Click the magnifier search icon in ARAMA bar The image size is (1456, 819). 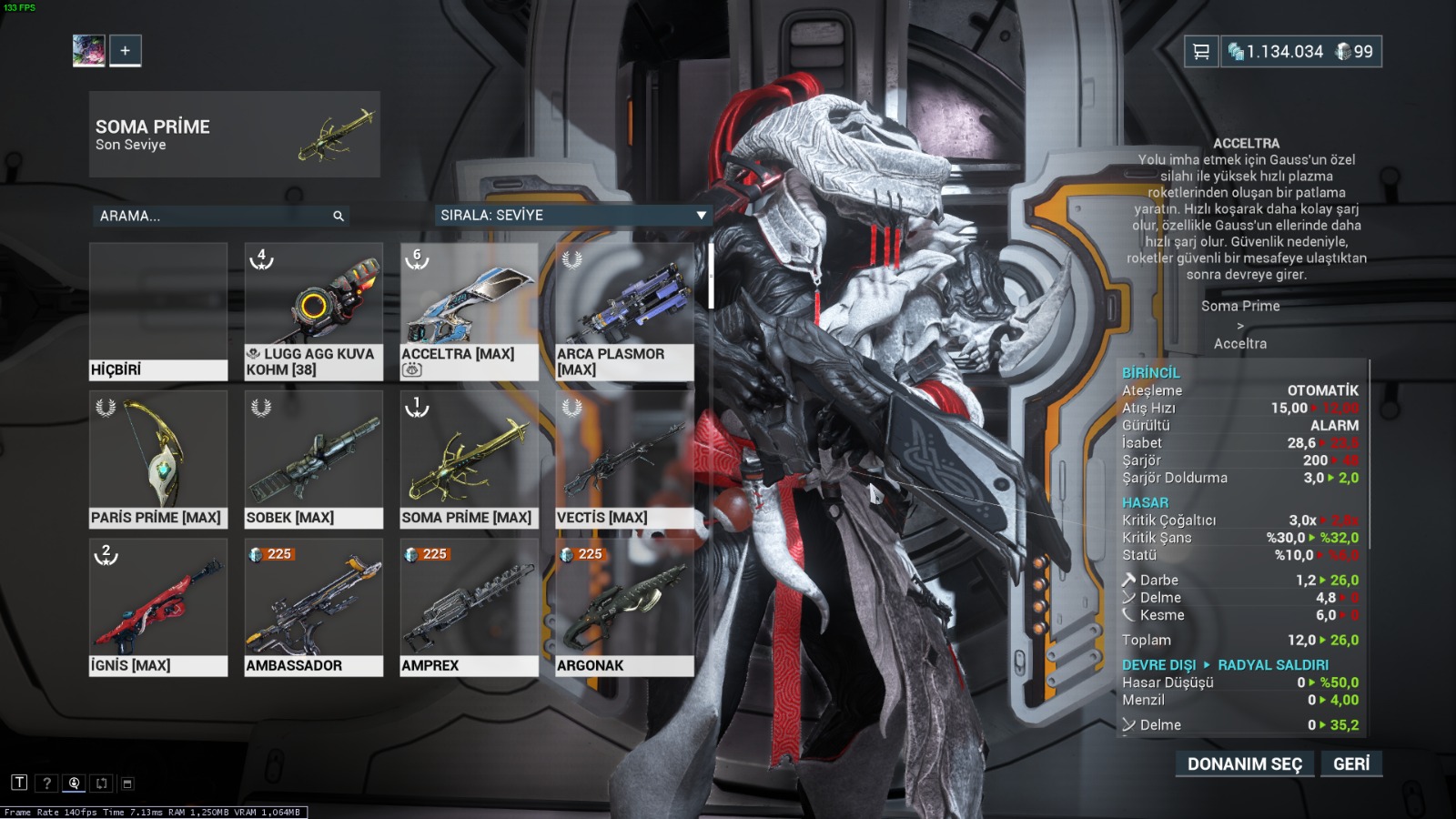pyautogui.click(x=338, y=217)
